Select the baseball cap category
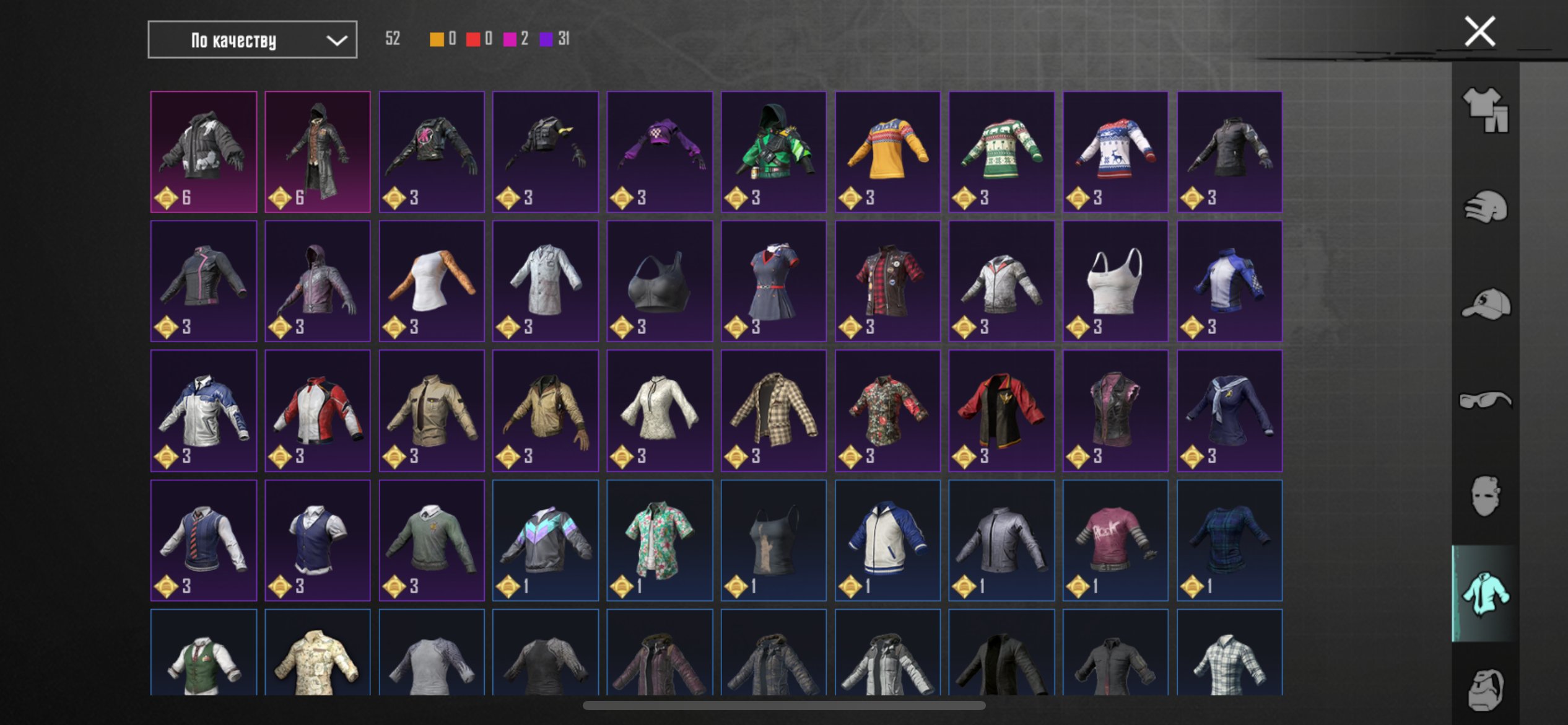 click(x=1485, y=304)
